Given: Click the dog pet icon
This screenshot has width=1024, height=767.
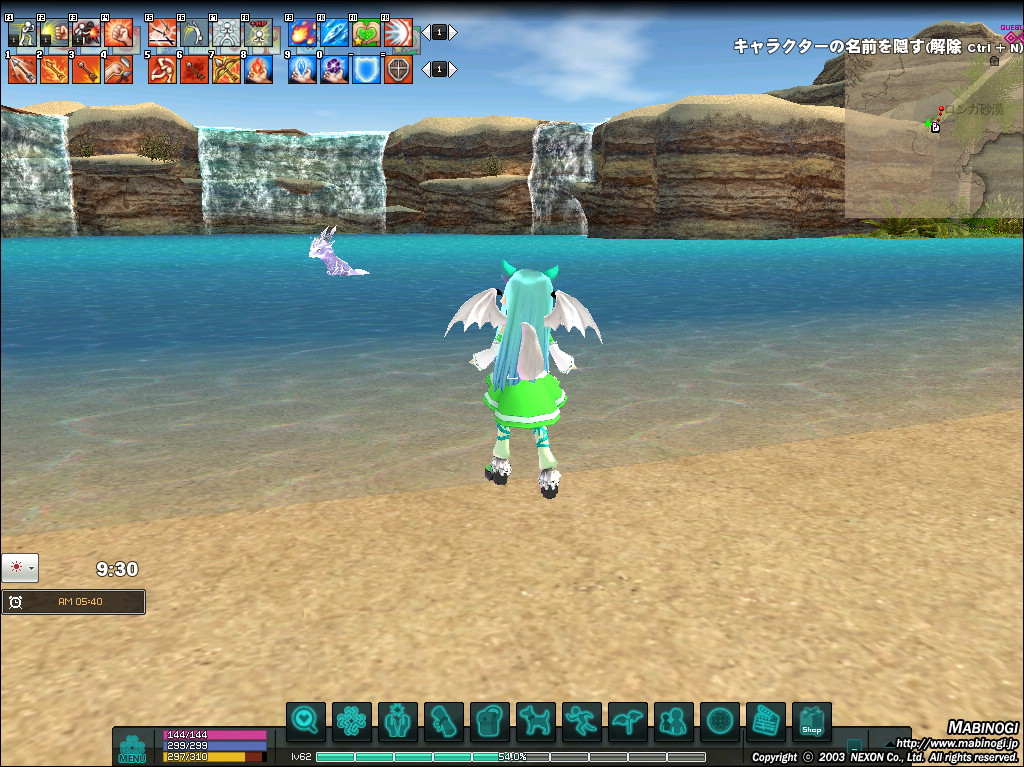Looking at the screenshot, I should pyautogui.click(x=535, y=721).
